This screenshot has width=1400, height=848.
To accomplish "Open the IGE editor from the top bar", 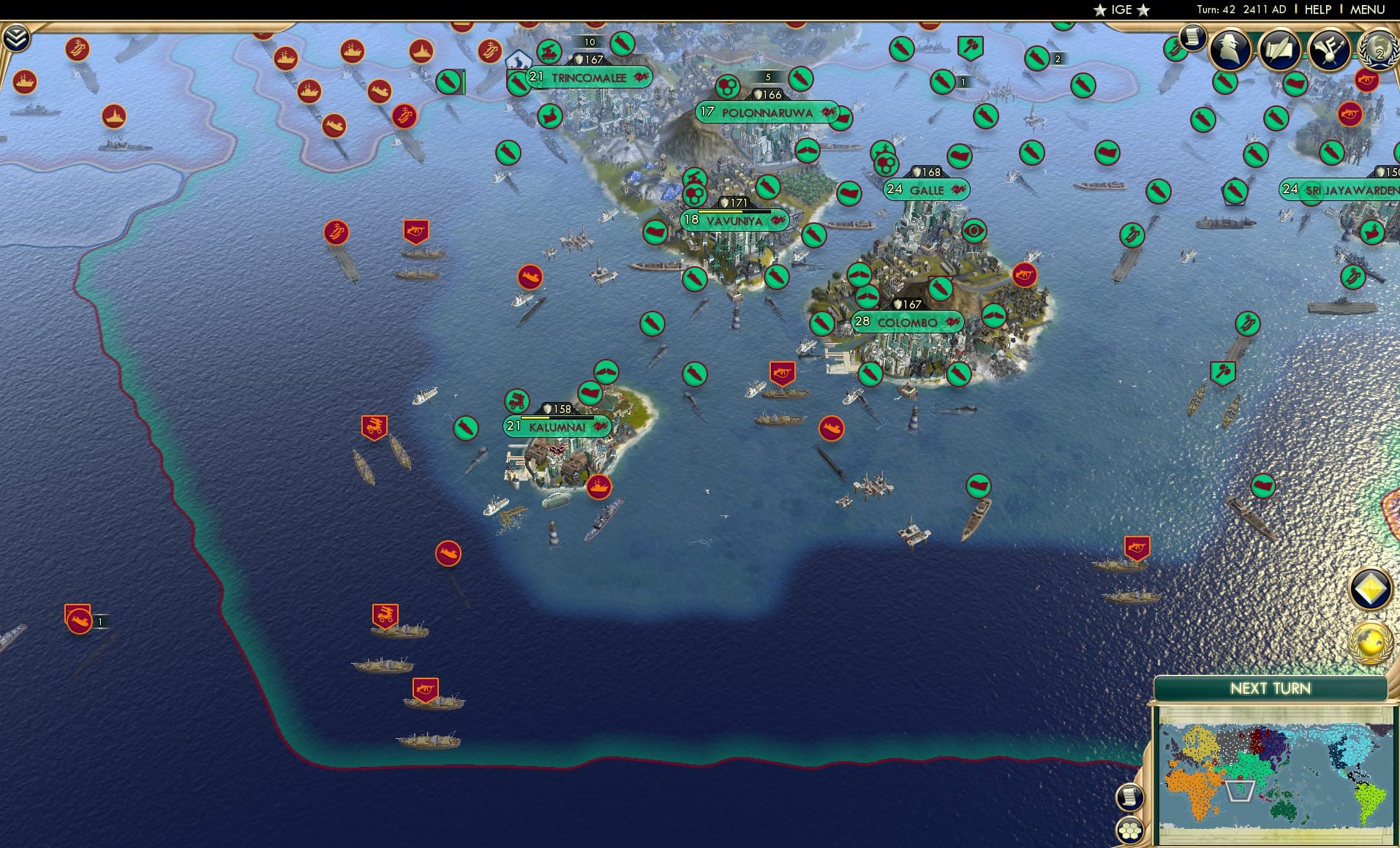I will pos(1118,10).
